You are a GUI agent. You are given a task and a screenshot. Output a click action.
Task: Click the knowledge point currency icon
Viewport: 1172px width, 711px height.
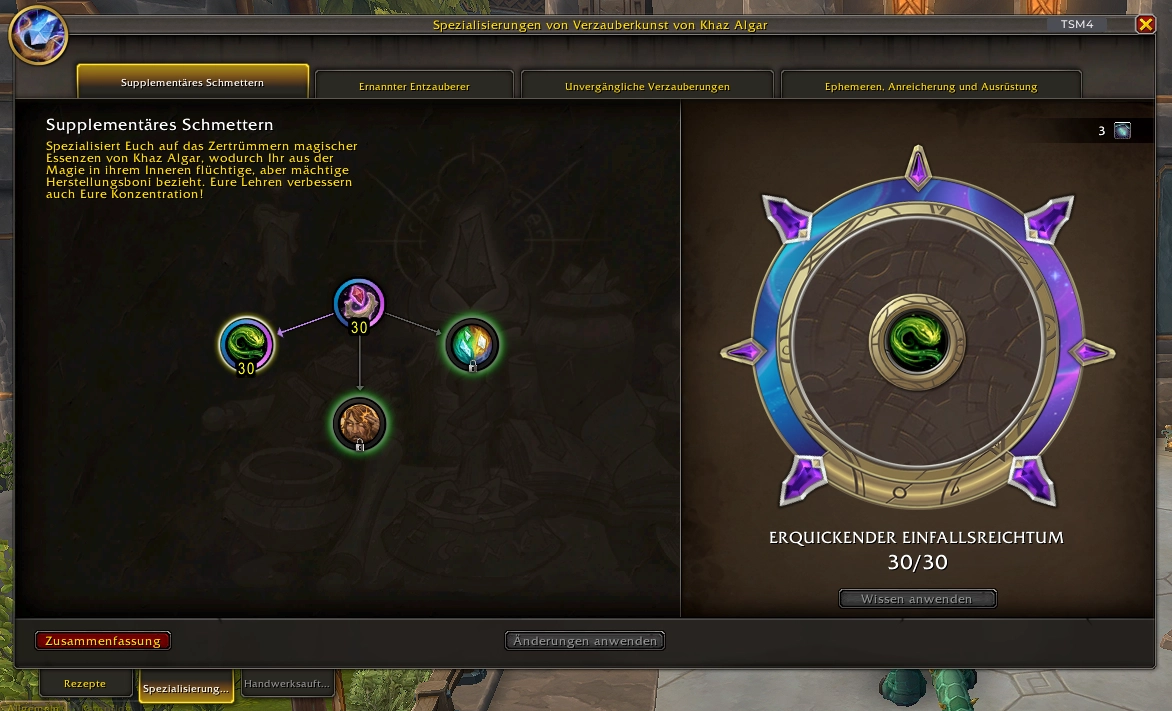coord(1122,130)
